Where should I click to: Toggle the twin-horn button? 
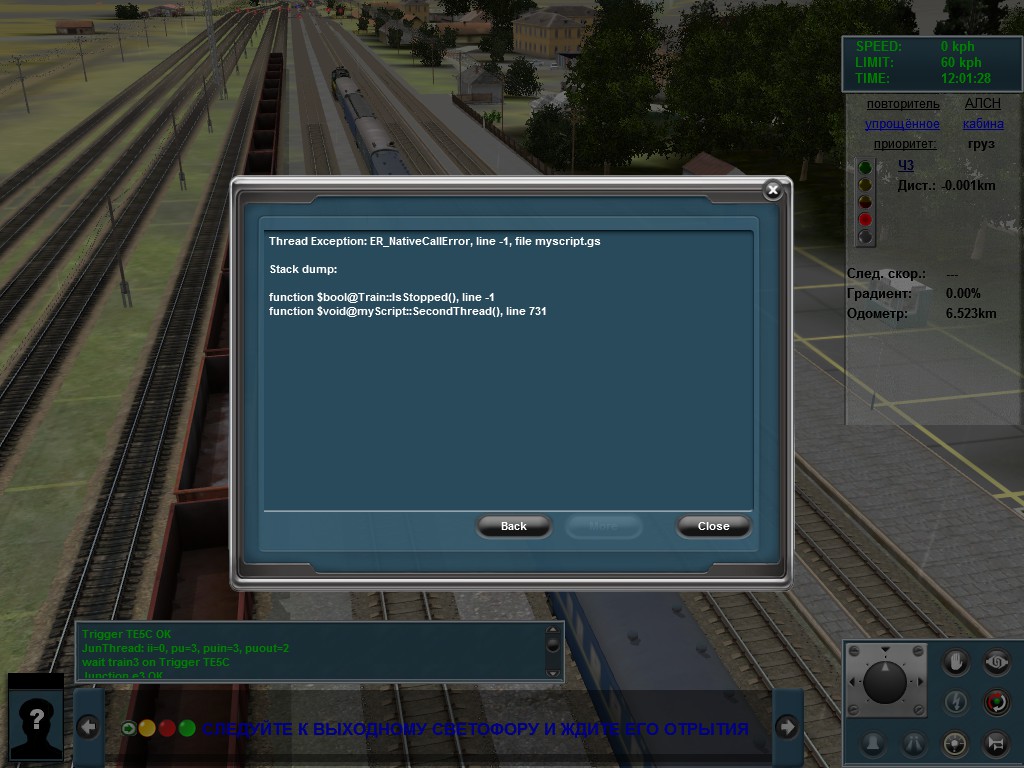(914, 743)
